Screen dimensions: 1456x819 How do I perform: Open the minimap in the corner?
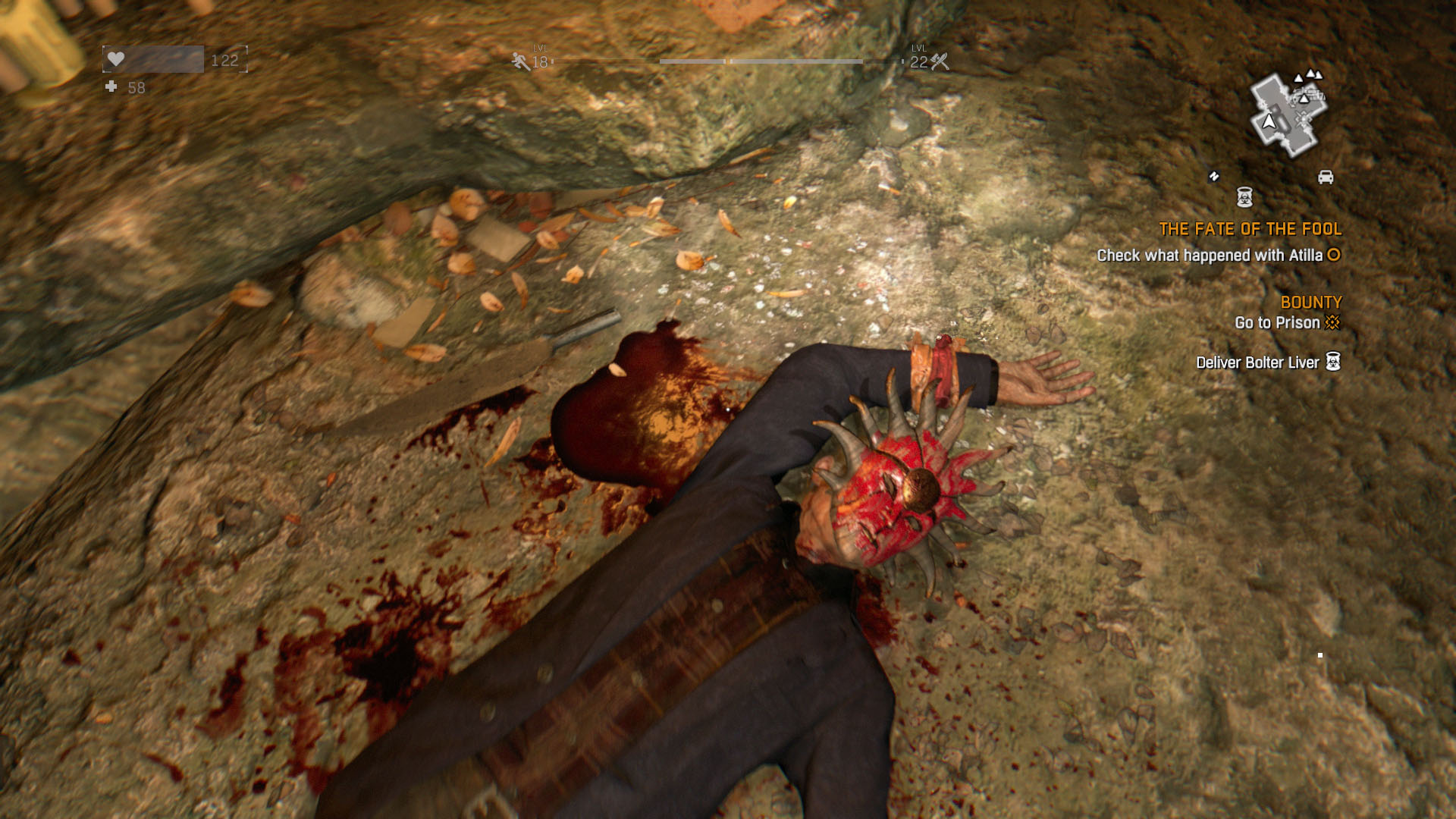(x=1288, y=114)
